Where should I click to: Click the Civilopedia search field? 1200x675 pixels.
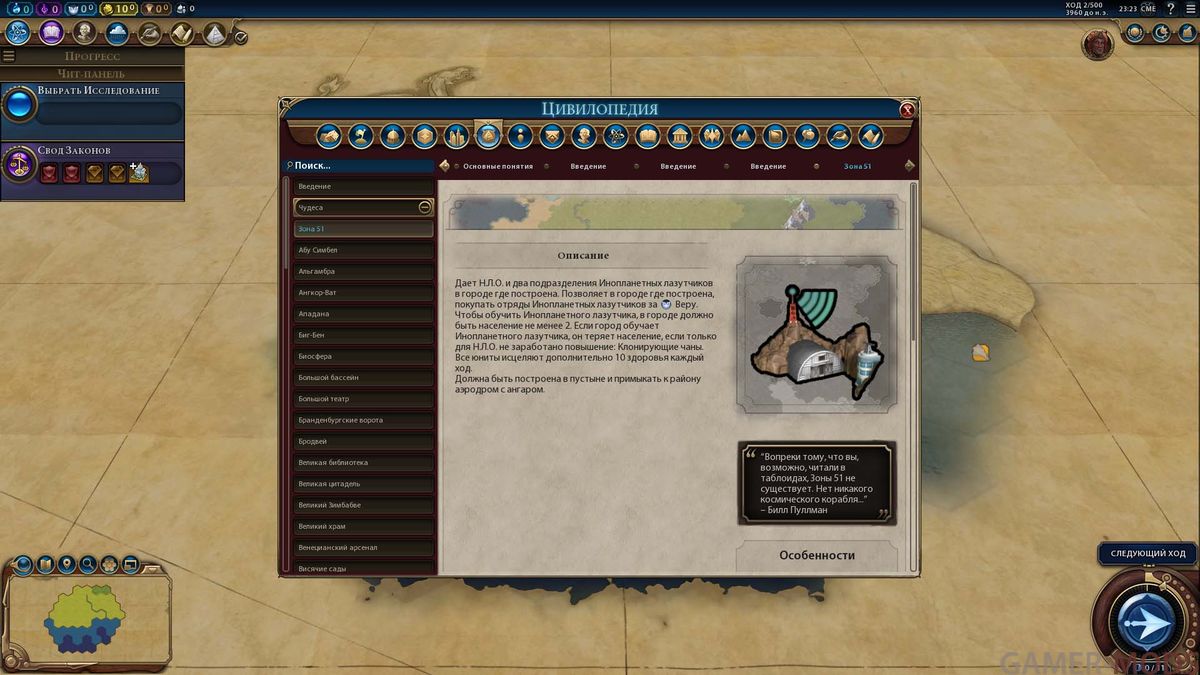tap(360, 166)
